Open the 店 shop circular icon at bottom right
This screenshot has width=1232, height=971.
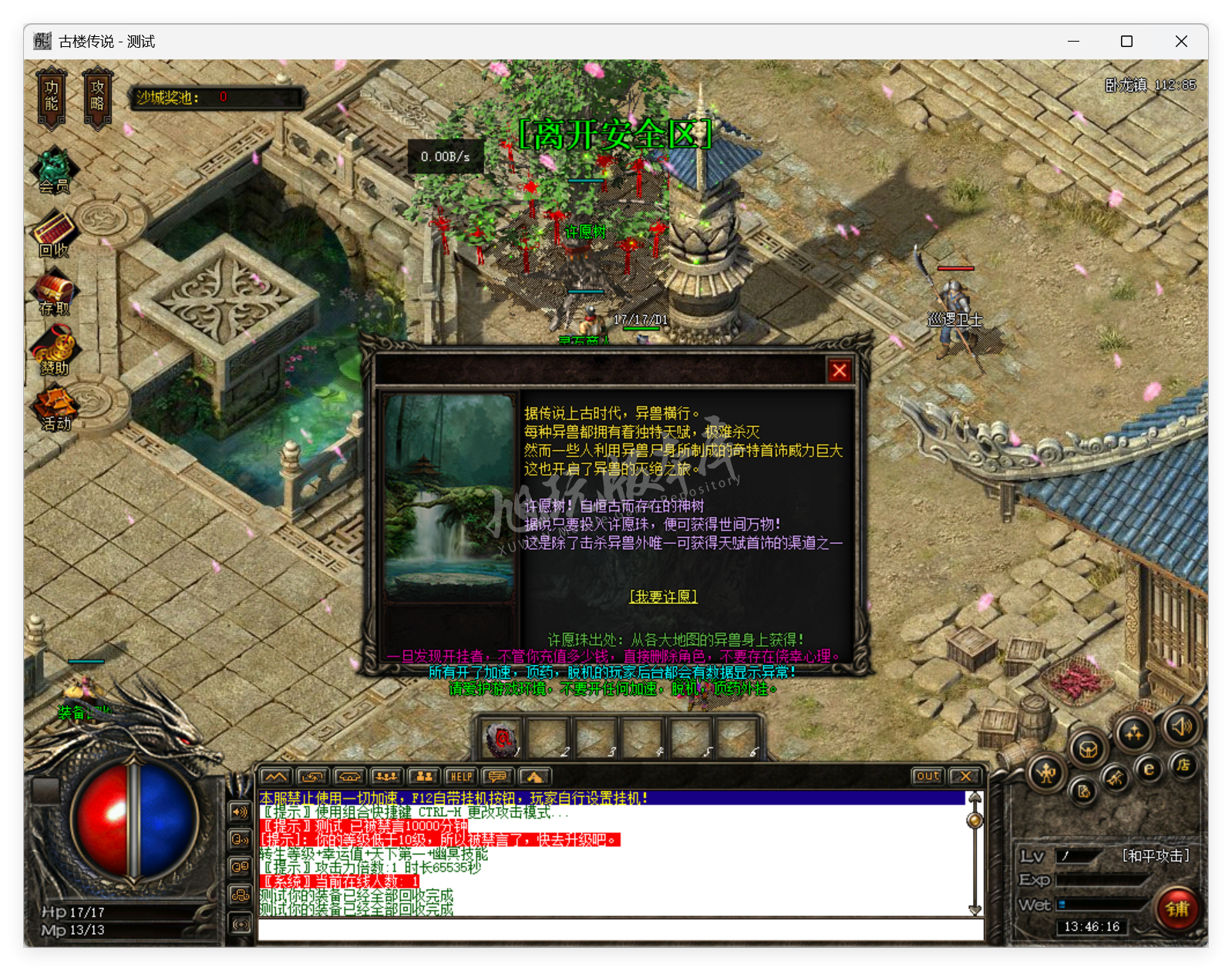[1183, 767]
